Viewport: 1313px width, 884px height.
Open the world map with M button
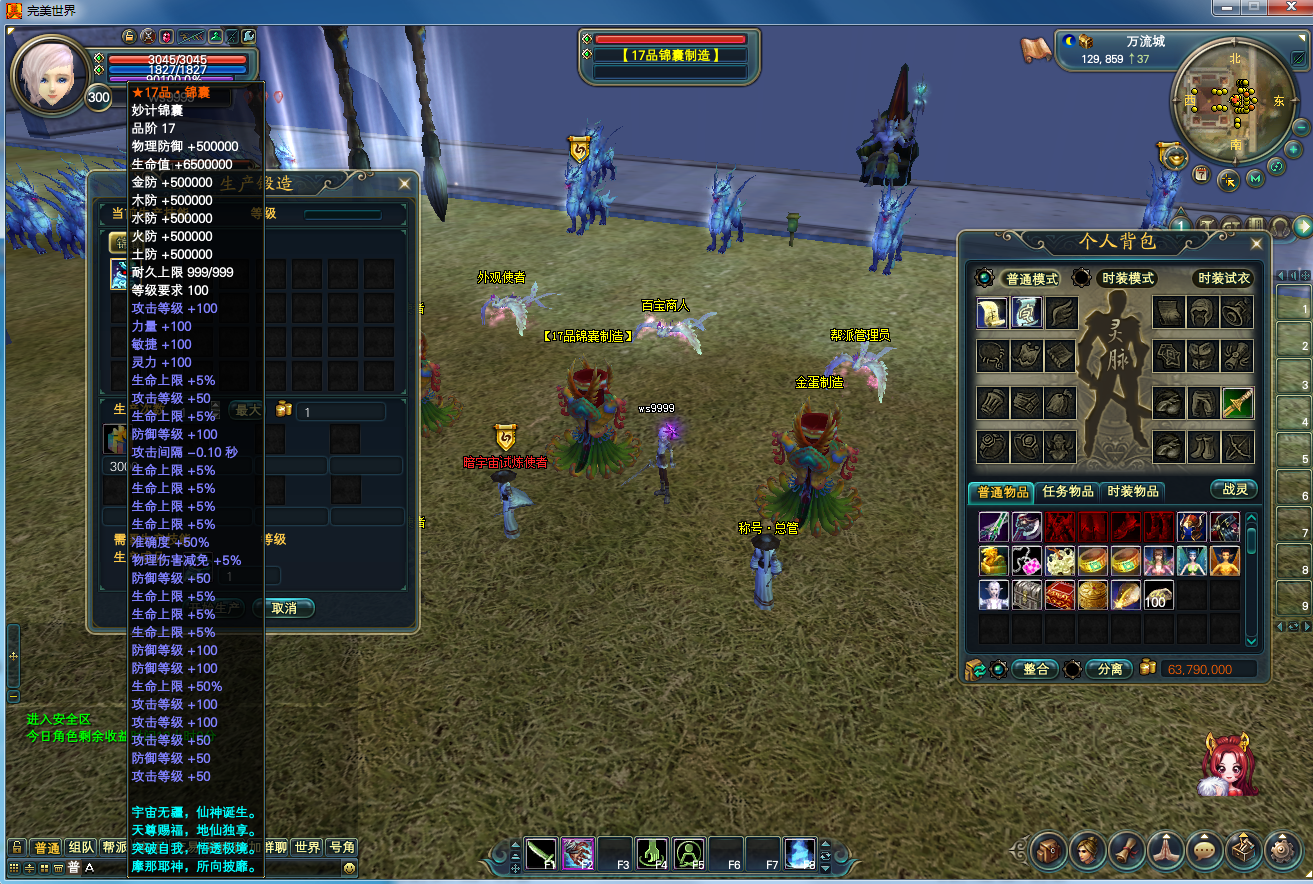[1255, 180]
